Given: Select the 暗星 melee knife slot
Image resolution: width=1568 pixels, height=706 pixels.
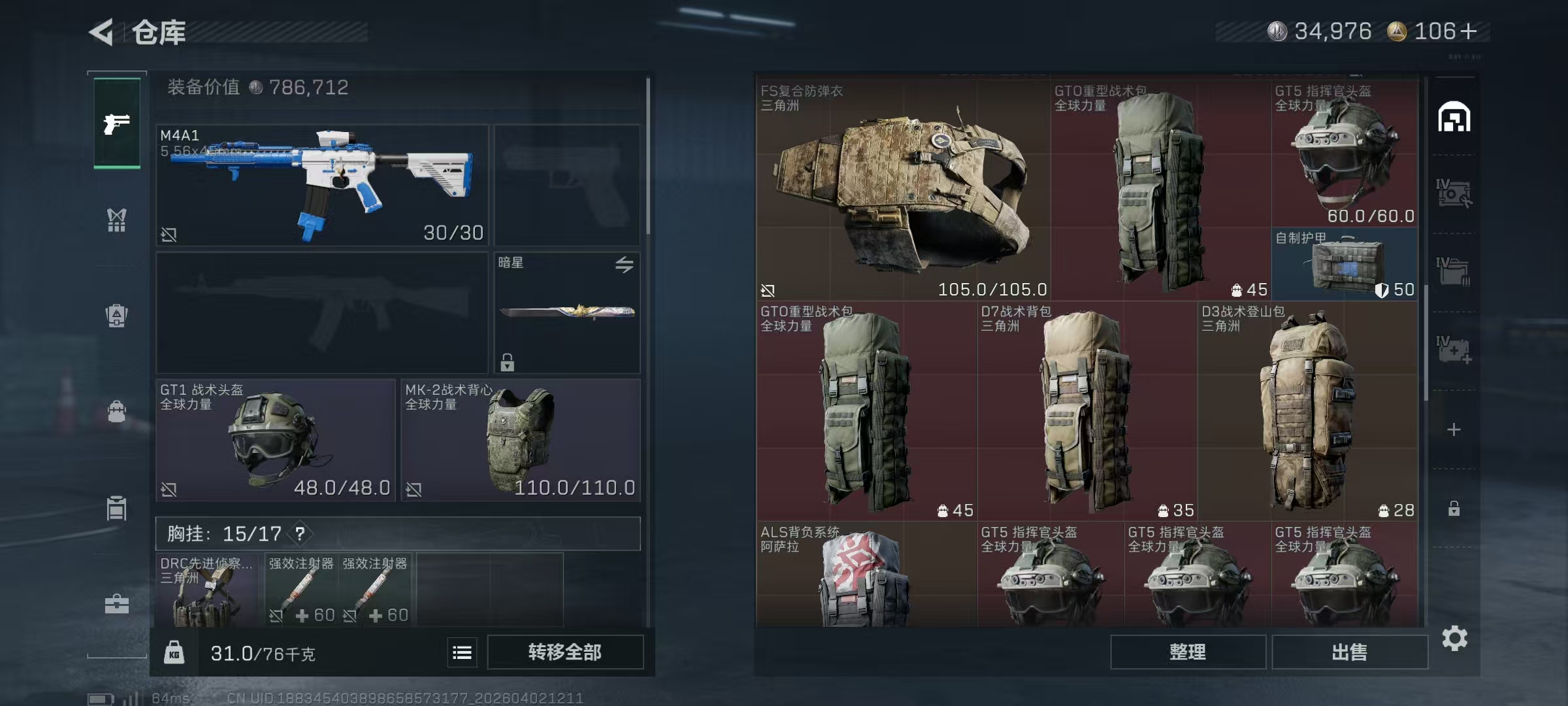Looking at the screenshot, I should pos(566,312).
